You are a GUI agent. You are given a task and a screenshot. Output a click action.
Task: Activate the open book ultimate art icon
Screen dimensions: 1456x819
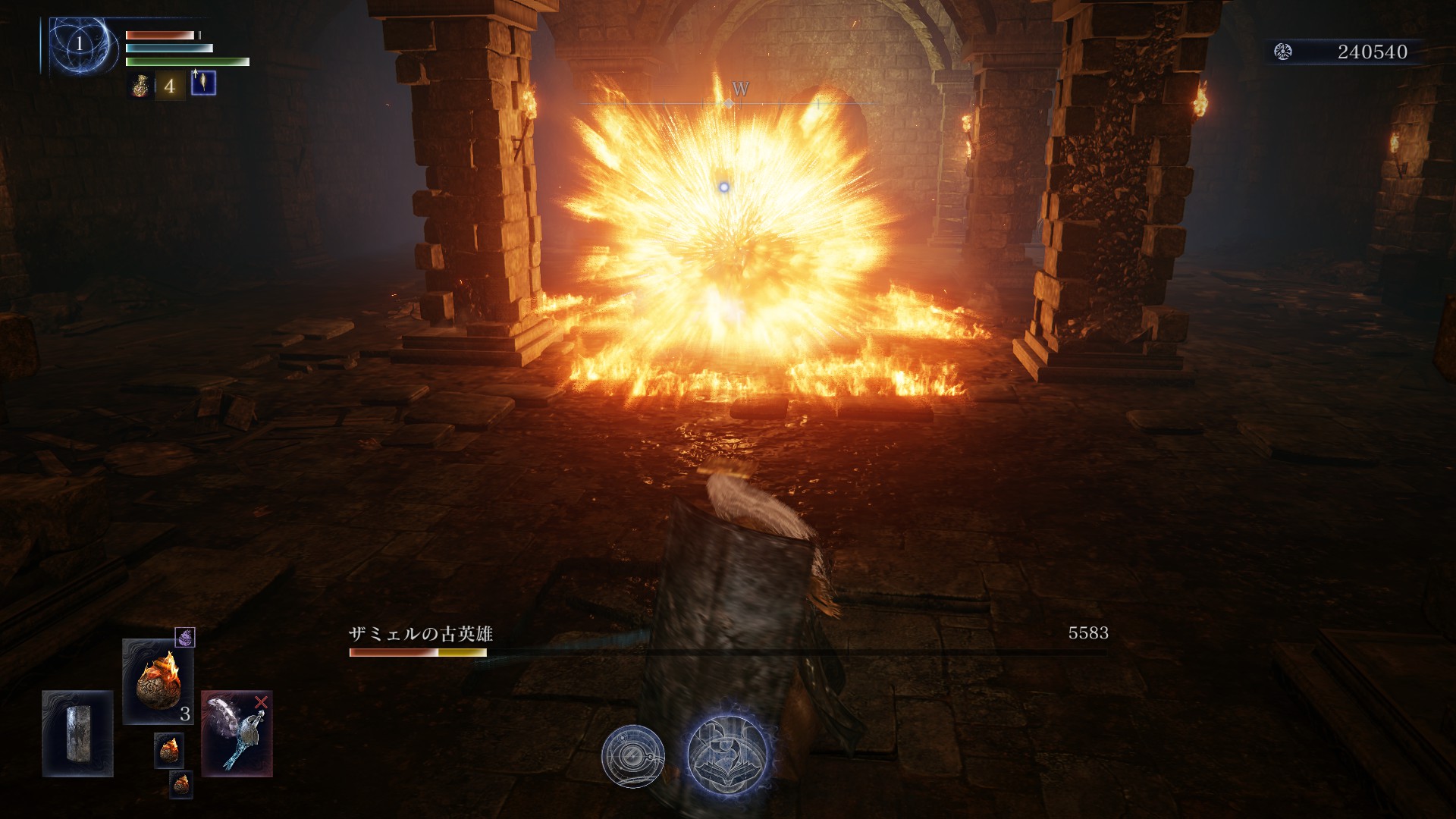click(728, 754)
